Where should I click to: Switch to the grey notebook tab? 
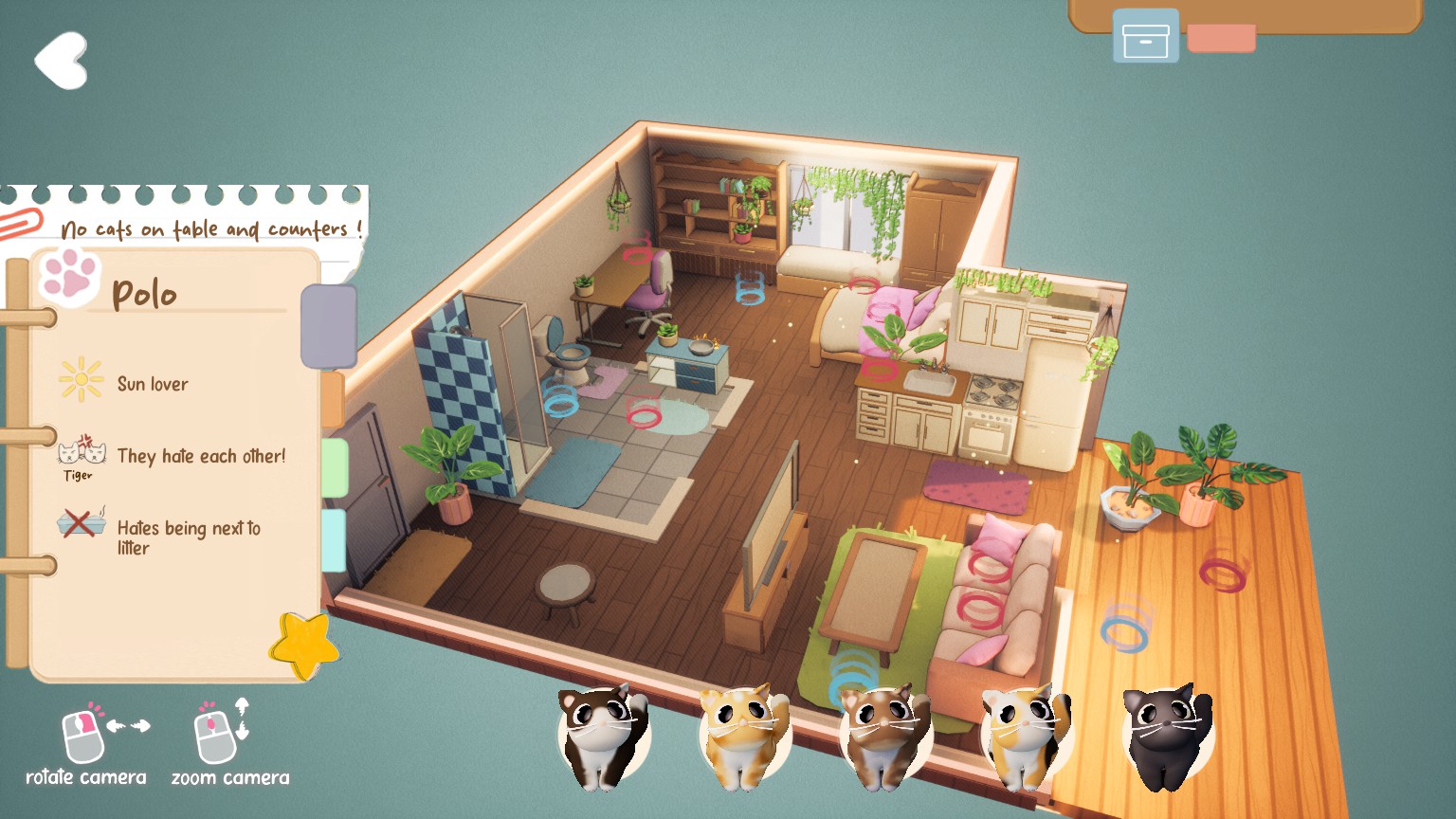point(329,326)
